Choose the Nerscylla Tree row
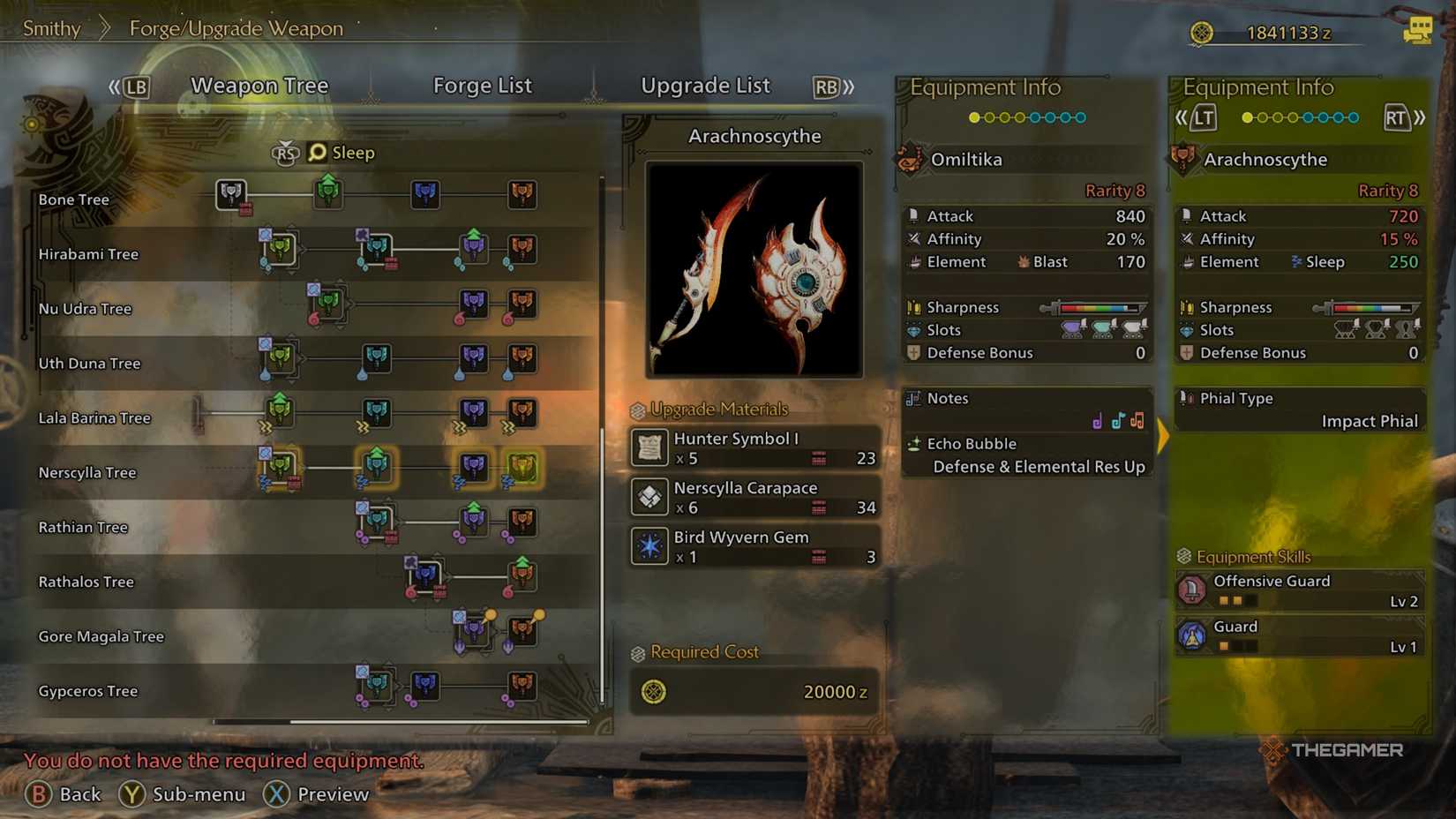This screenshot has height=819, width=1456. tap(87, 473)
